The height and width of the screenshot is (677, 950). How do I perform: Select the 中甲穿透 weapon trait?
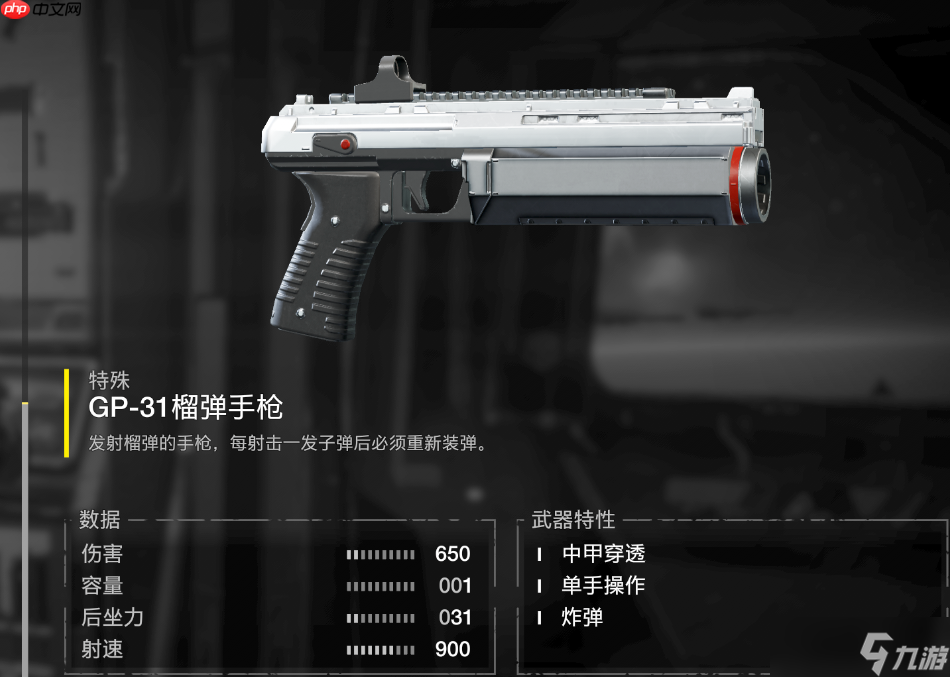[603, 554]
